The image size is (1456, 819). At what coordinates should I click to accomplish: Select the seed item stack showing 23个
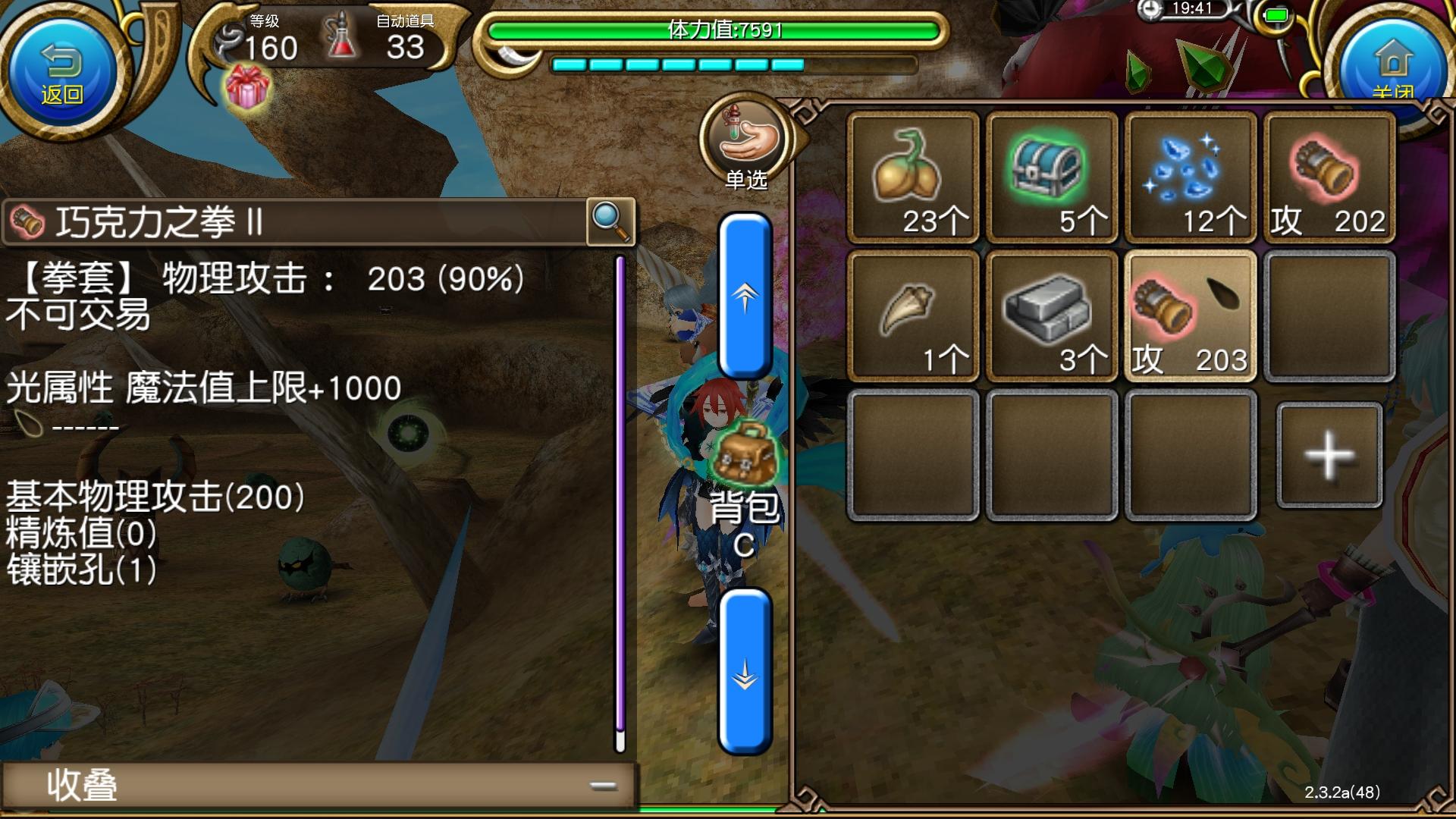912,176
